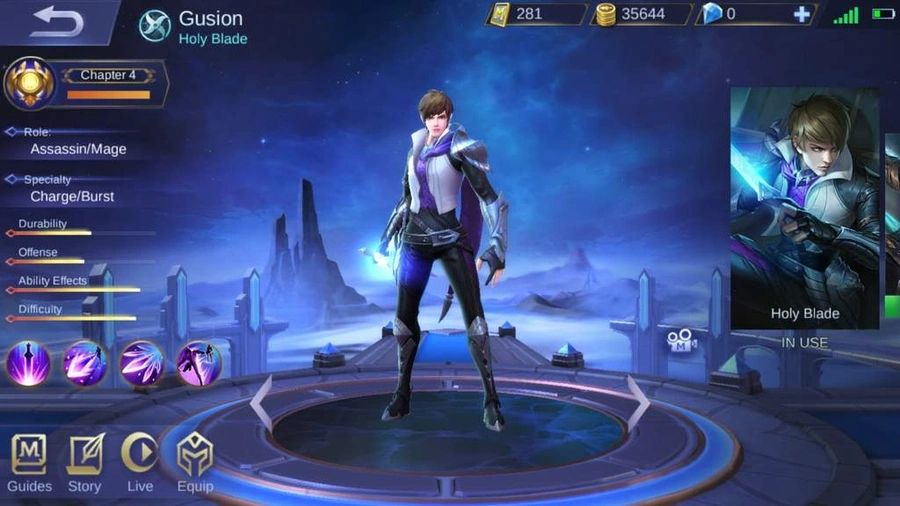Viewport: 900px width, 506px height.
Task: Open the gold coin balance
Action: [642, 14]
